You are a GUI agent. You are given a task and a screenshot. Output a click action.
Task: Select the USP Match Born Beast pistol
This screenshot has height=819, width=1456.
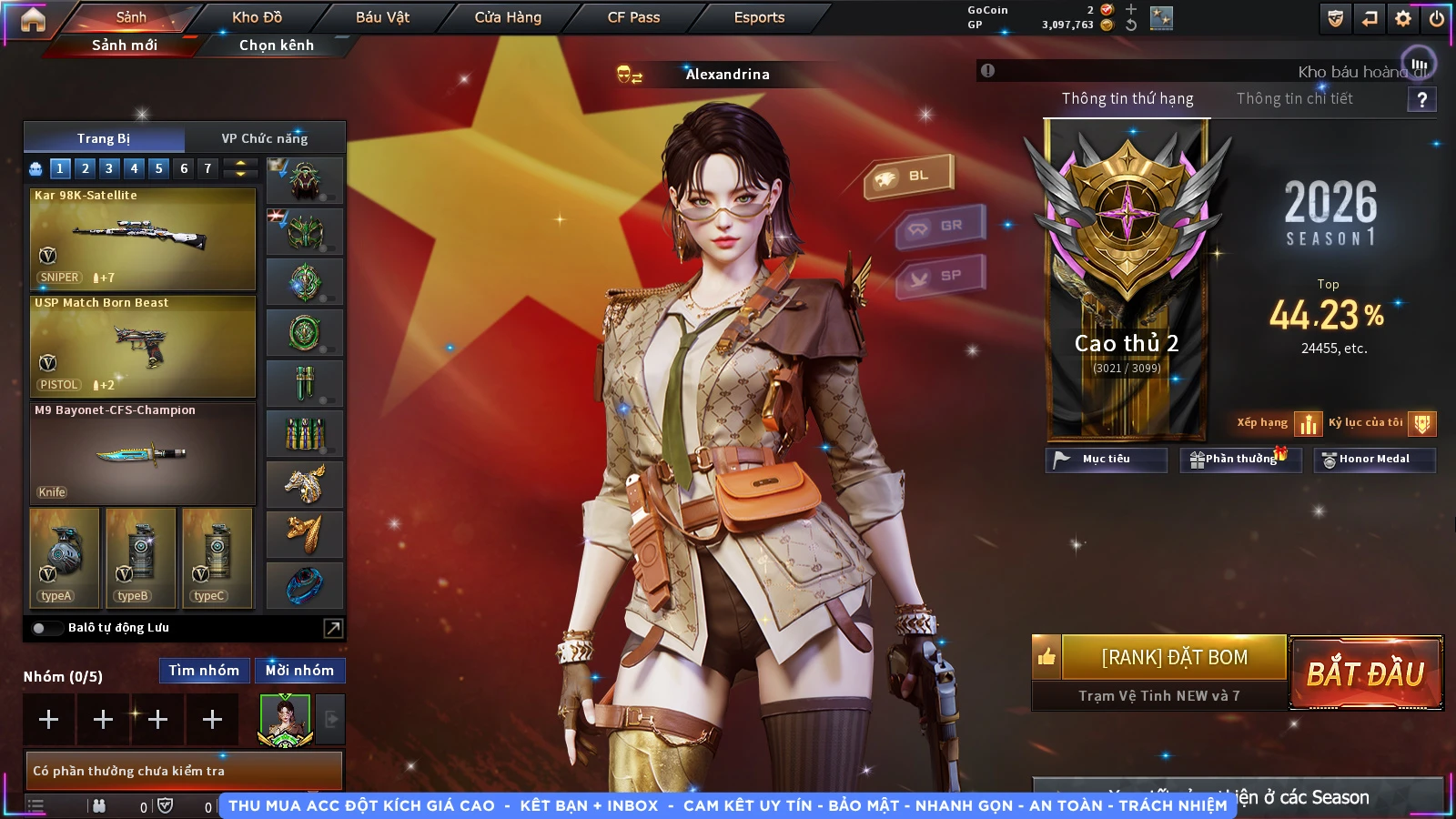pyautogui.click(x=143, y=346)
